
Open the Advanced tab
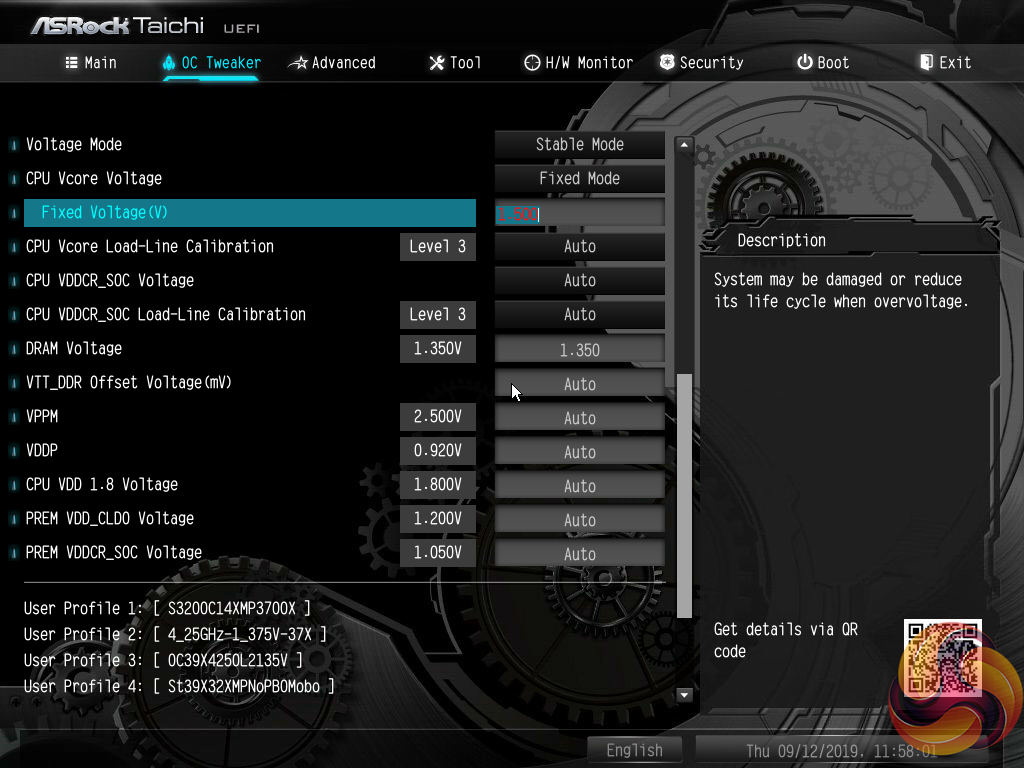pos(332,63)
